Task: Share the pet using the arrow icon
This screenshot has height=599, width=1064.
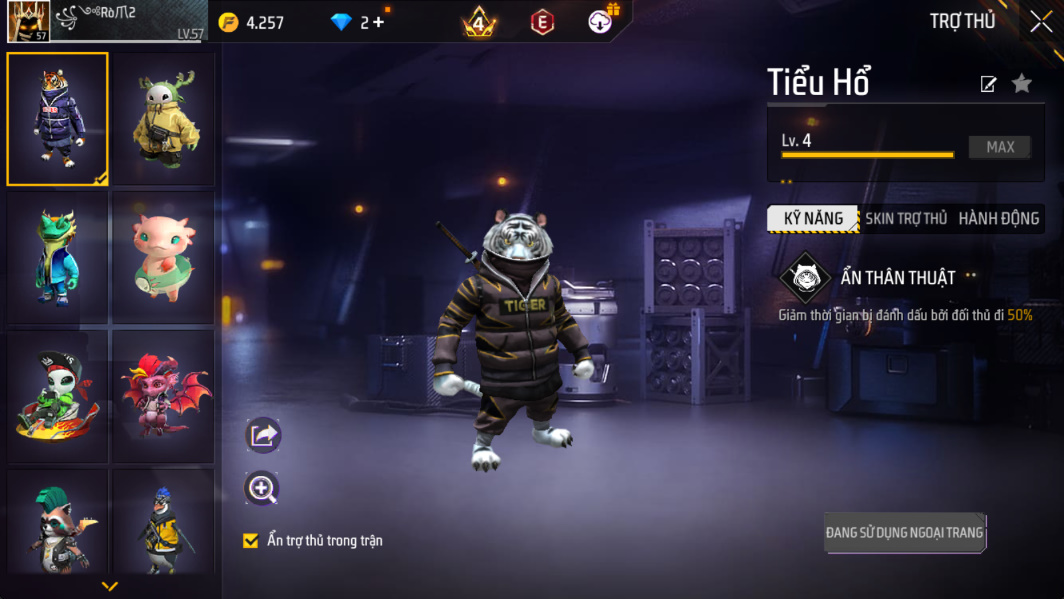Action: (x=263, y=435)
